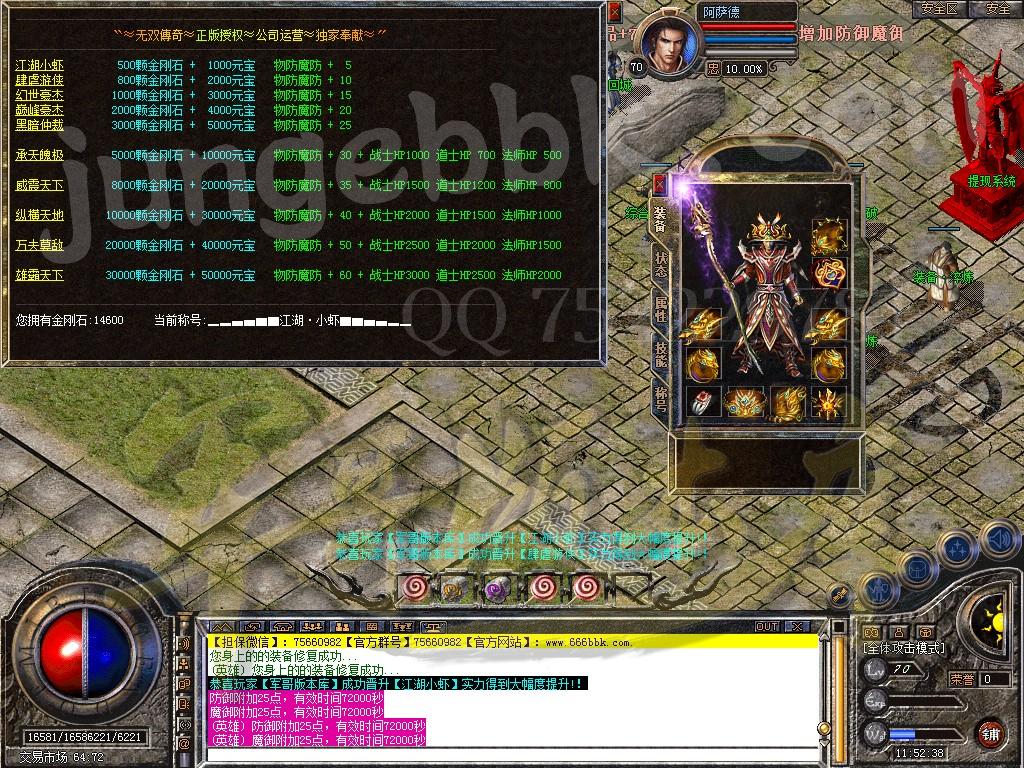The width and height of the screenshot is (1024, 768).
Task: Choose the 威震天下 title link
Action: coord(39,185)
